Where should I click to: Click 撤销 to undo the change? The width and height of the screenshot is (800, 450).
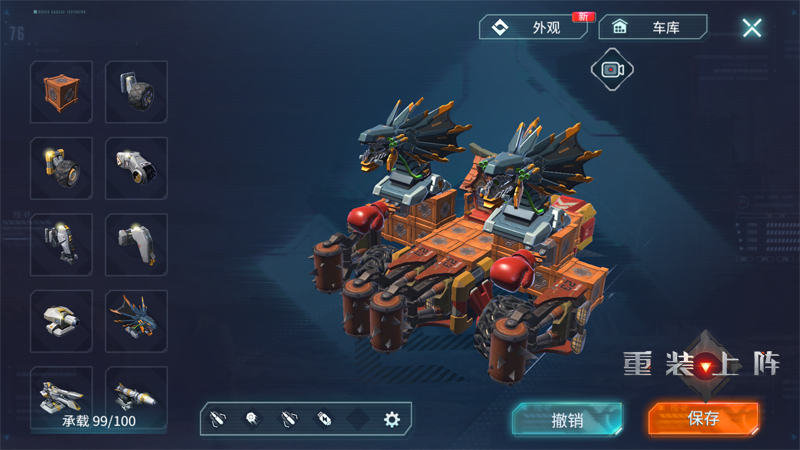(567, 419)
